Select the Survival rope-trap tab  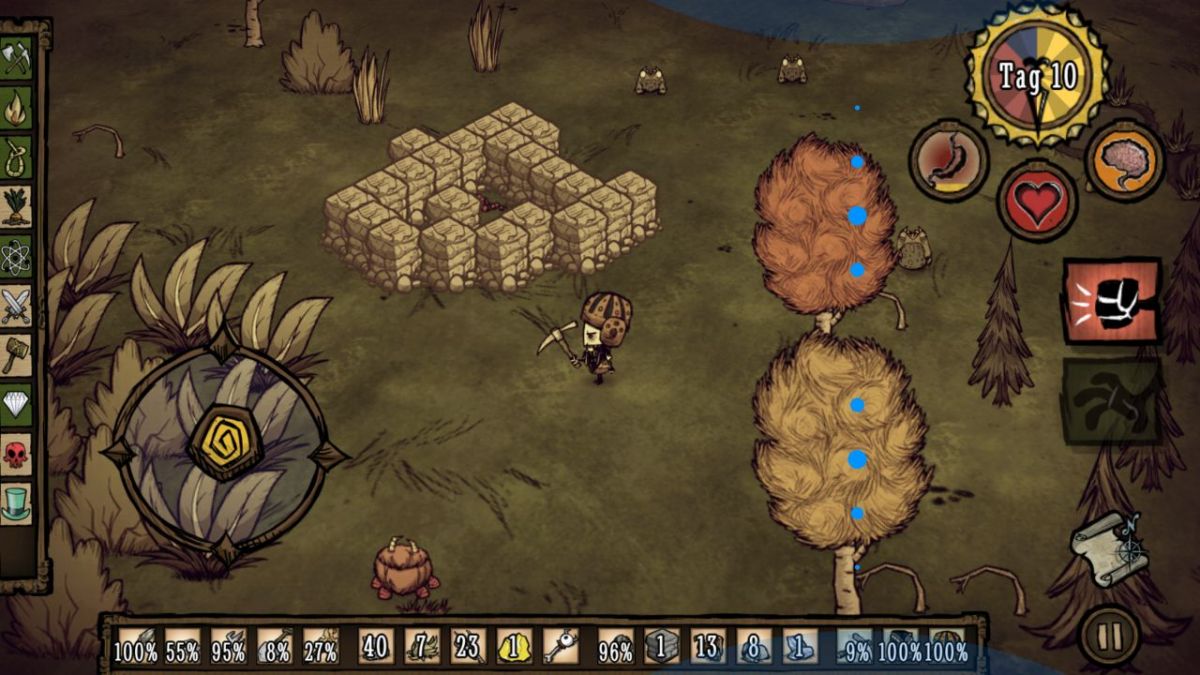tap(16, 157)
